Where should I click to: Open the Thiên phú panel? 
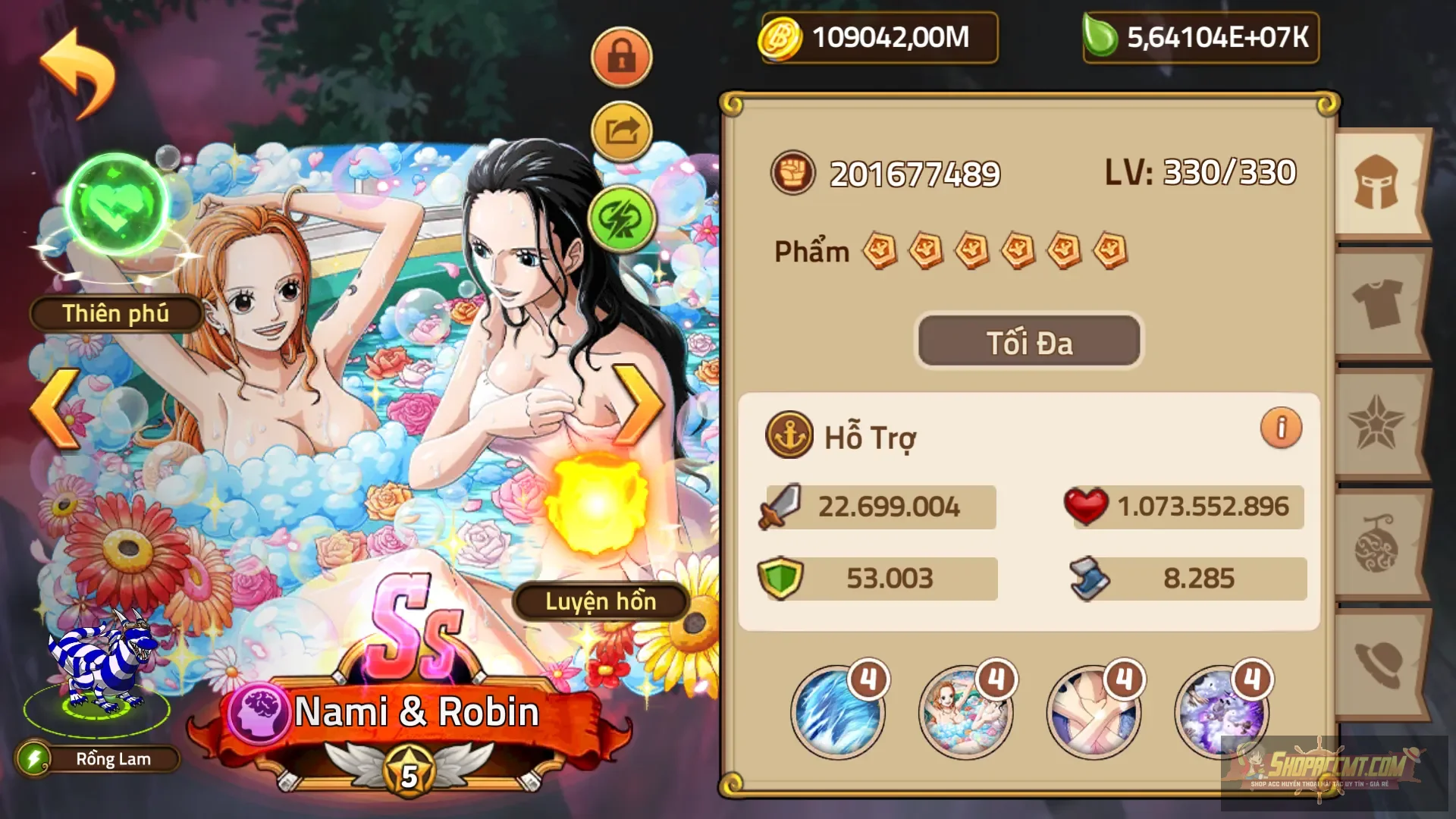115,312
